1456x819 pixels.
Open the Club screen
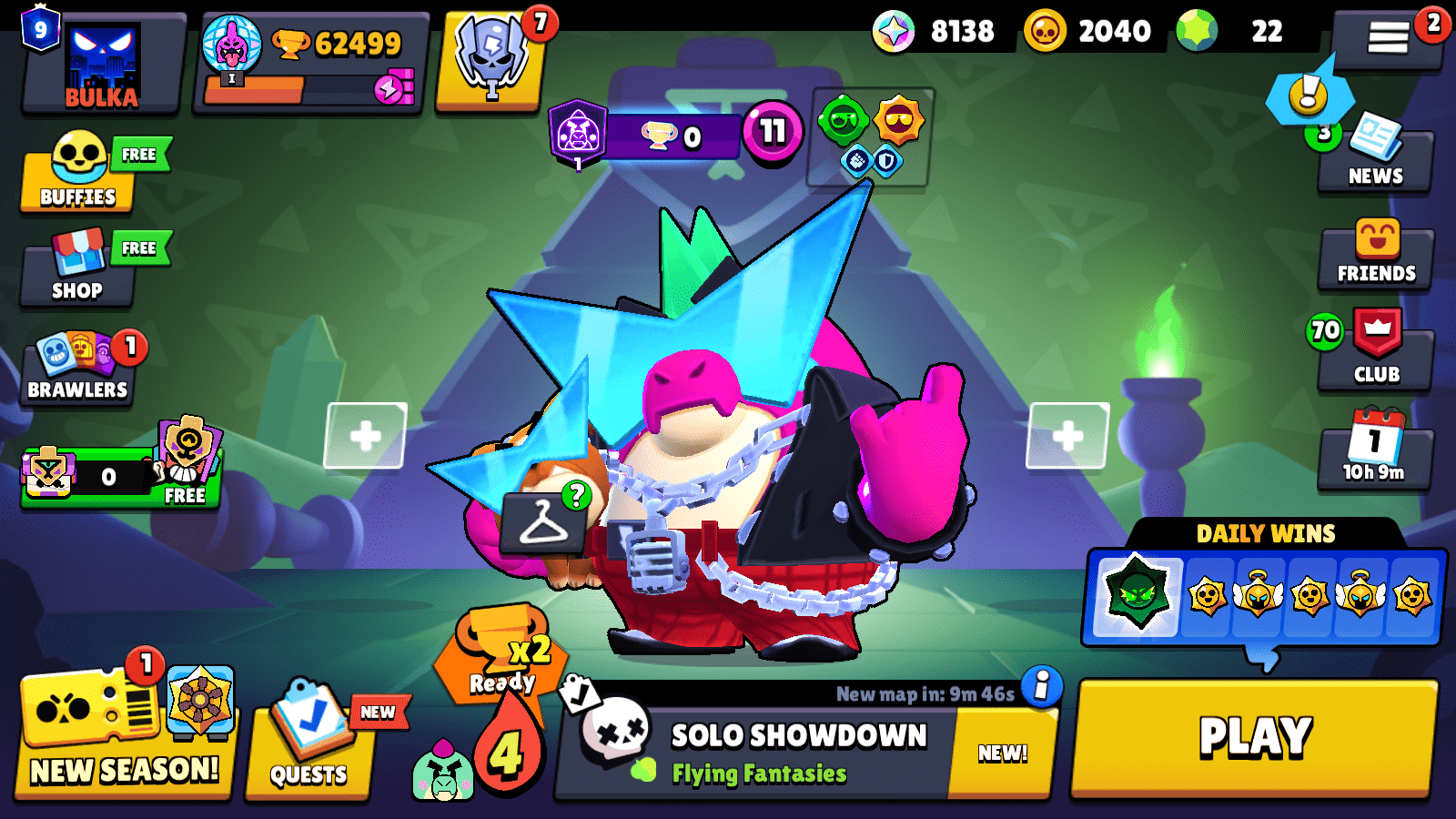[1376, 350]
